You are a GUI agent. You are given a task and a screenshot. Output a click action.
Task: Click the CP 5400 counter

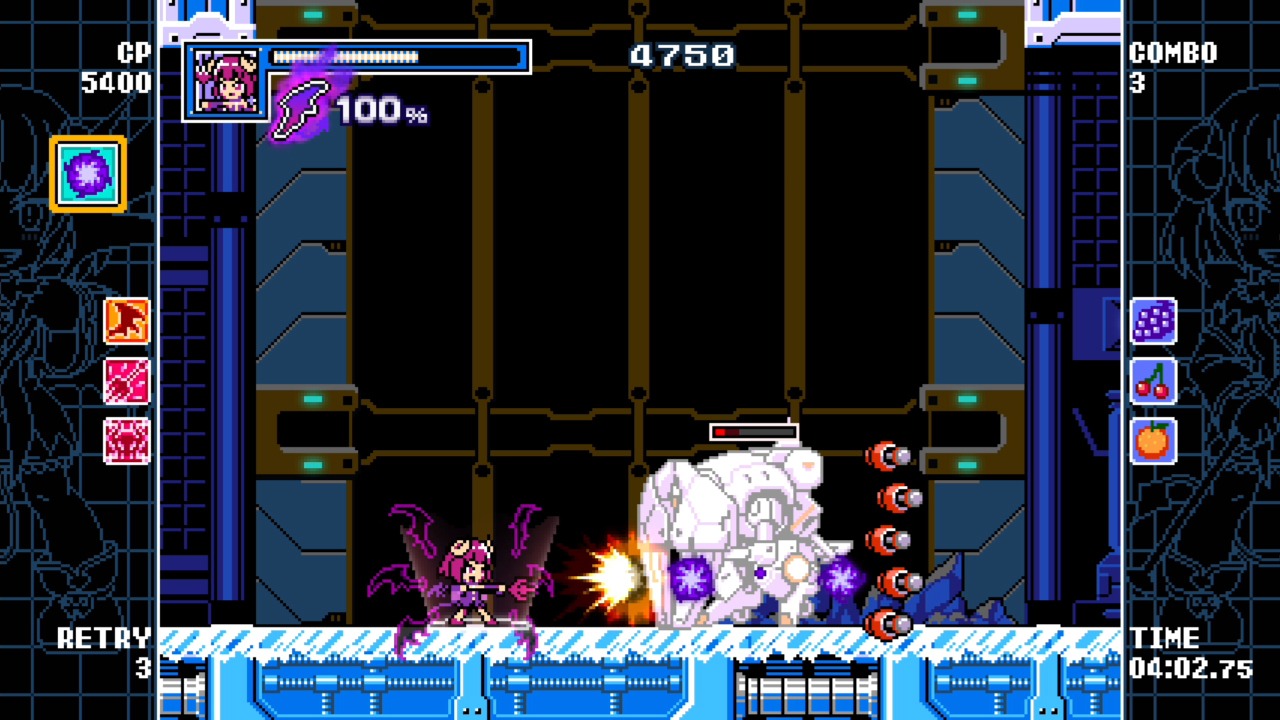[x=120, y=67]
